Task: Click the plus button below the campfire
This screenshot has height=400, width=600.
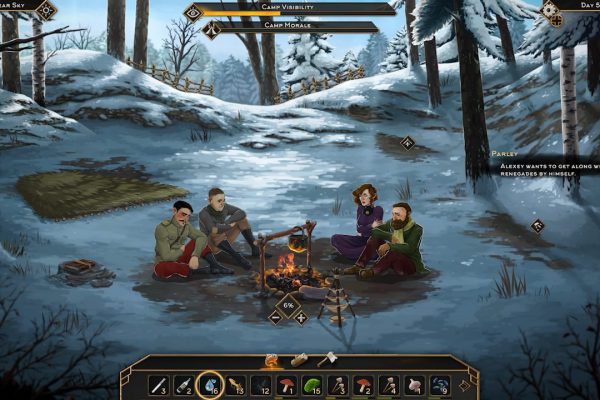Action: click(301, 317)
